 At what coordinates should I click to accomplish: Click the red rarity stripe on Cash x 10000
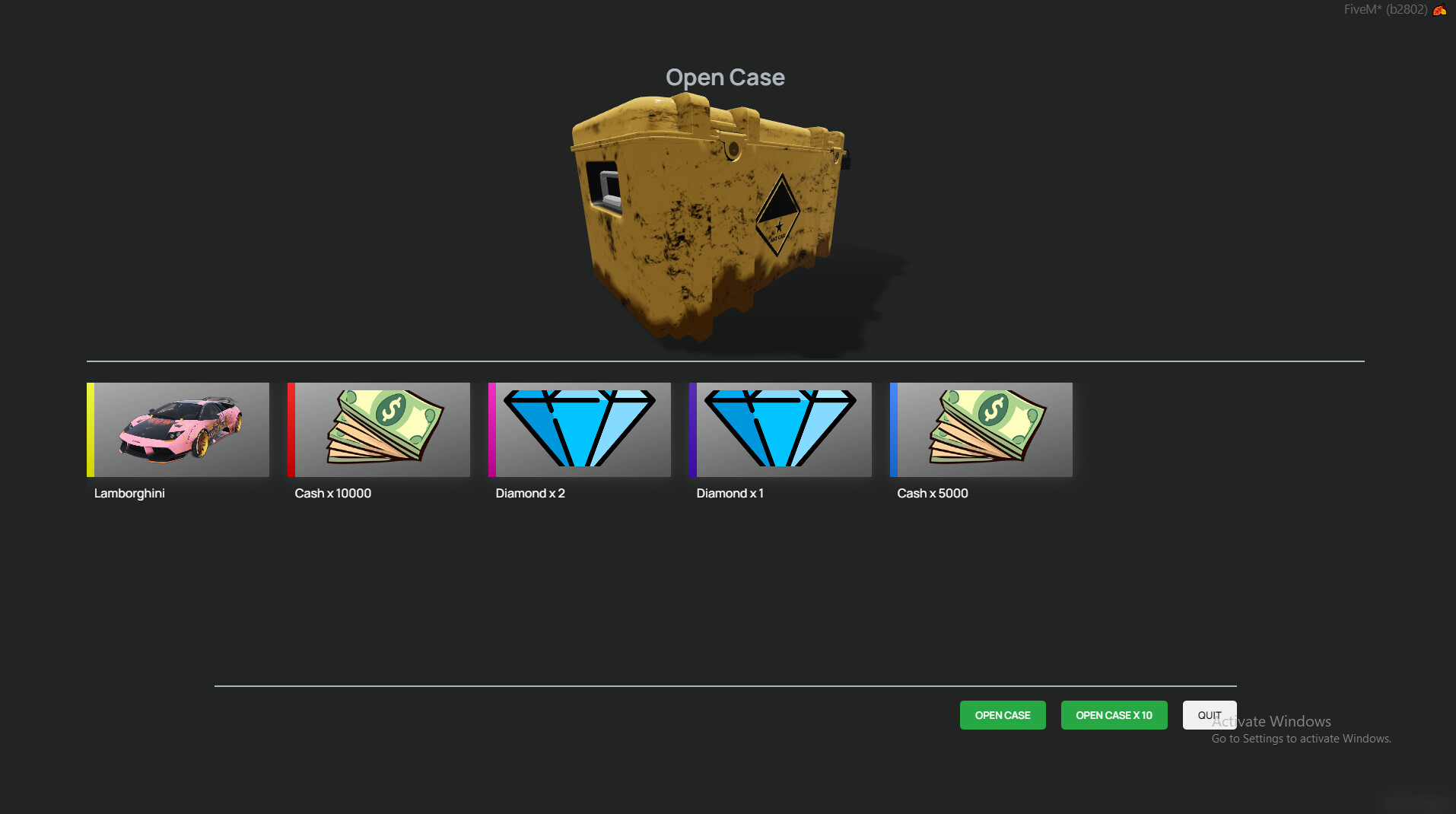[290, 429]
